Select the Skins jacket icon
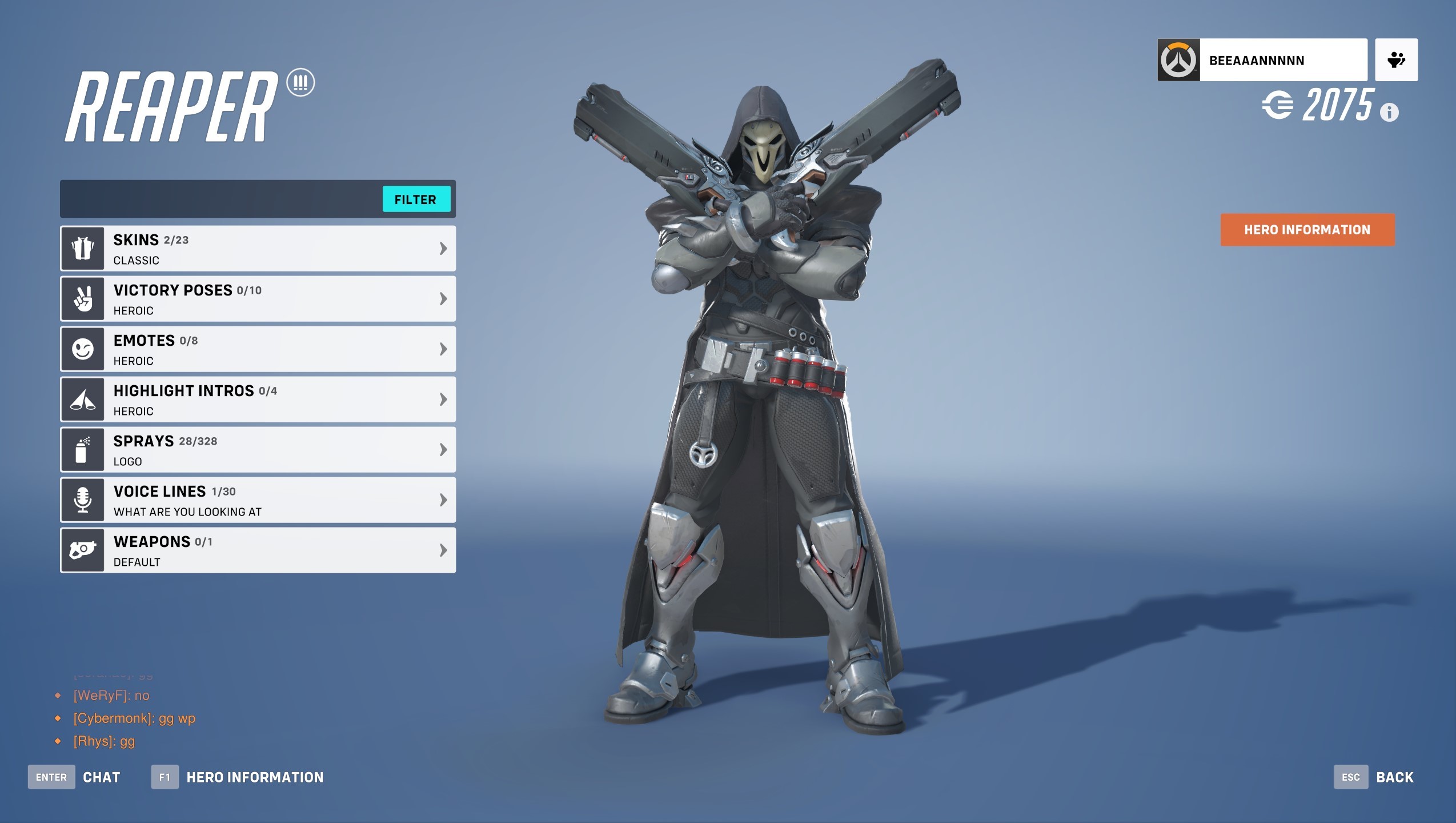The height and width of the screenshot is (823, 1456). click(83, 247)
